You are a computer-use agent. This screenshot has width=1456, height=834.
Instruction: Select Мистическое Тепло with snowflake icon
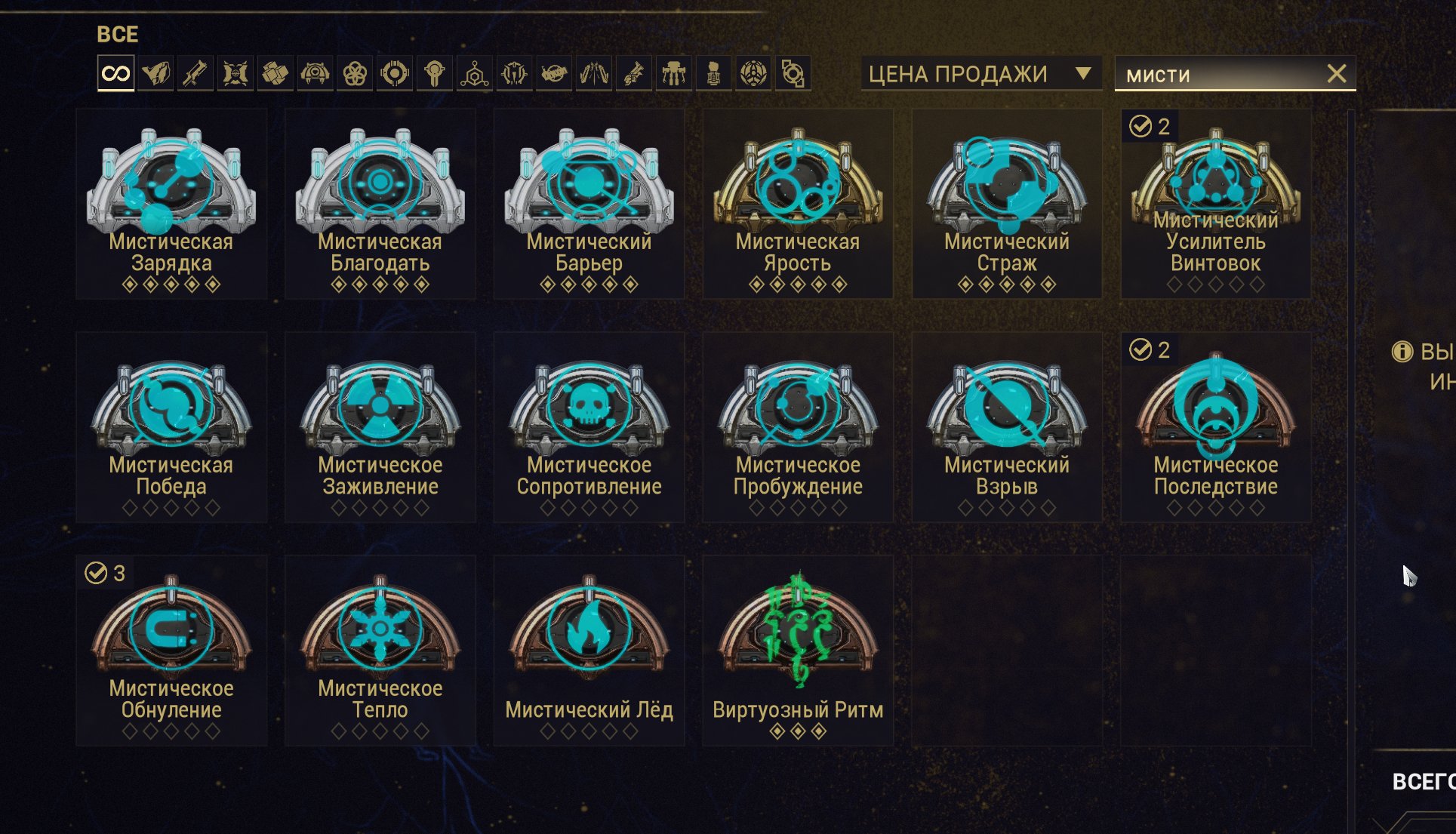coord(380,651)
